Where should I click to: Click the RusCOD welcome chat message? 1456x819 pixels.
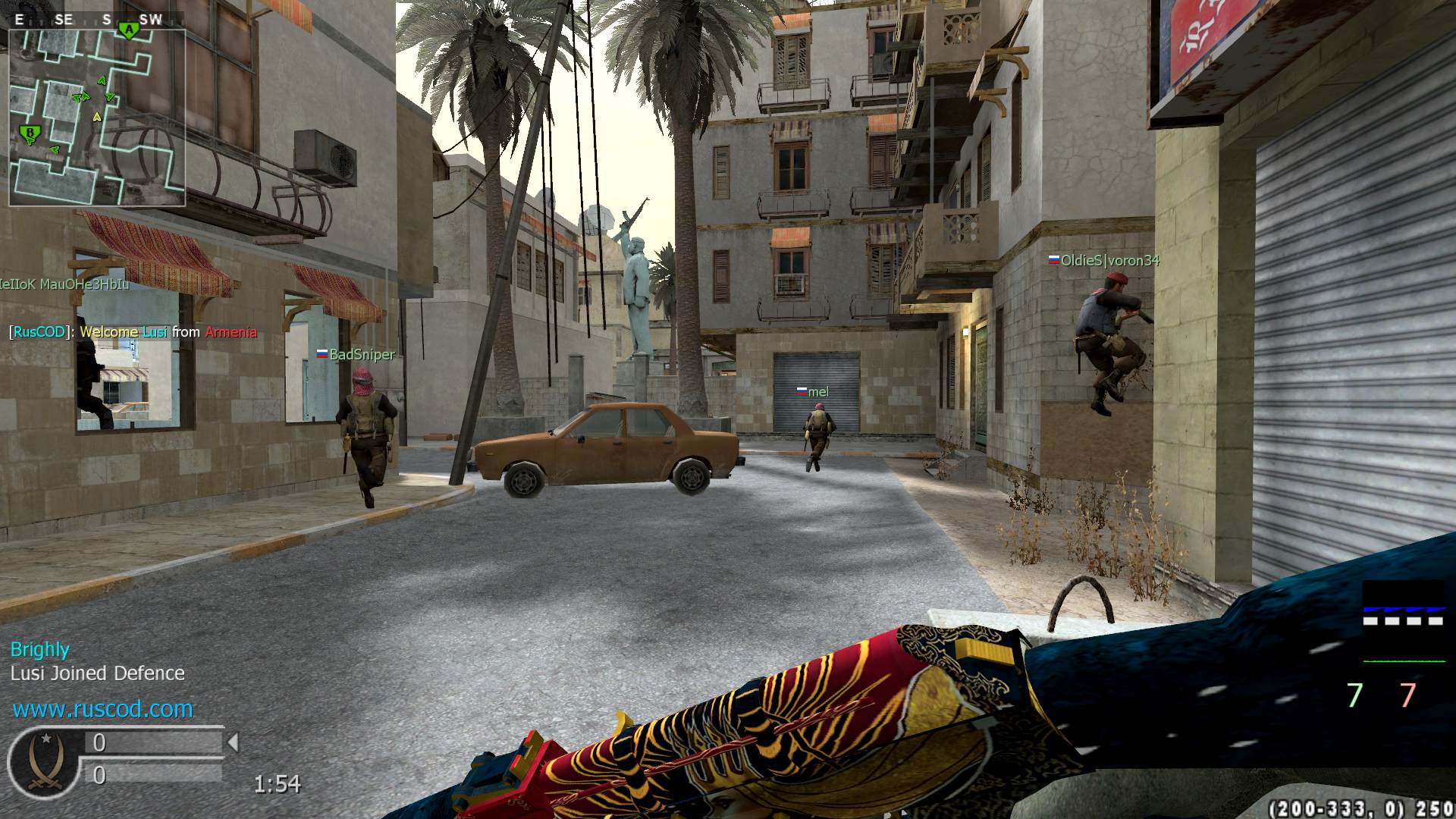(x=133, y=332)
